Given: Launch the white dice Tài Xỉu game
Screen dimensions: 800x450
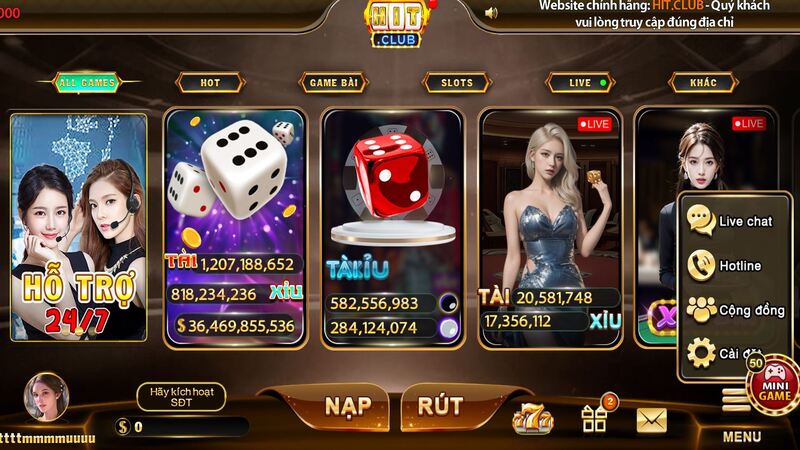Looking at the screenshot, I should coord(234,226).
